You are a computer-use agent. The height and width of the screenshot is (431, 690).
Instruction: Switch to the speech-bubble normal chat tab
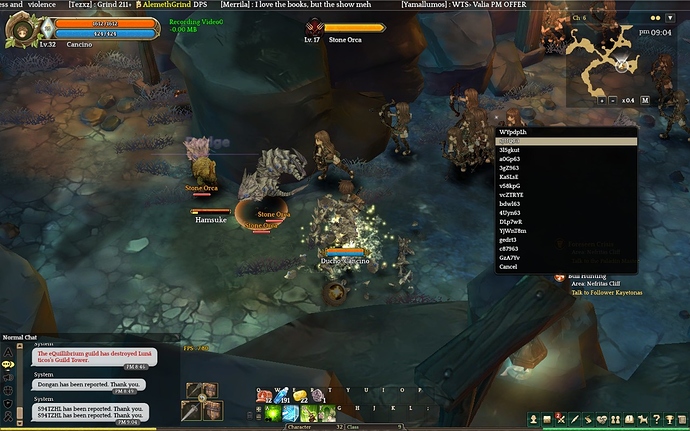pyautogui.click(x=8, y=365)
